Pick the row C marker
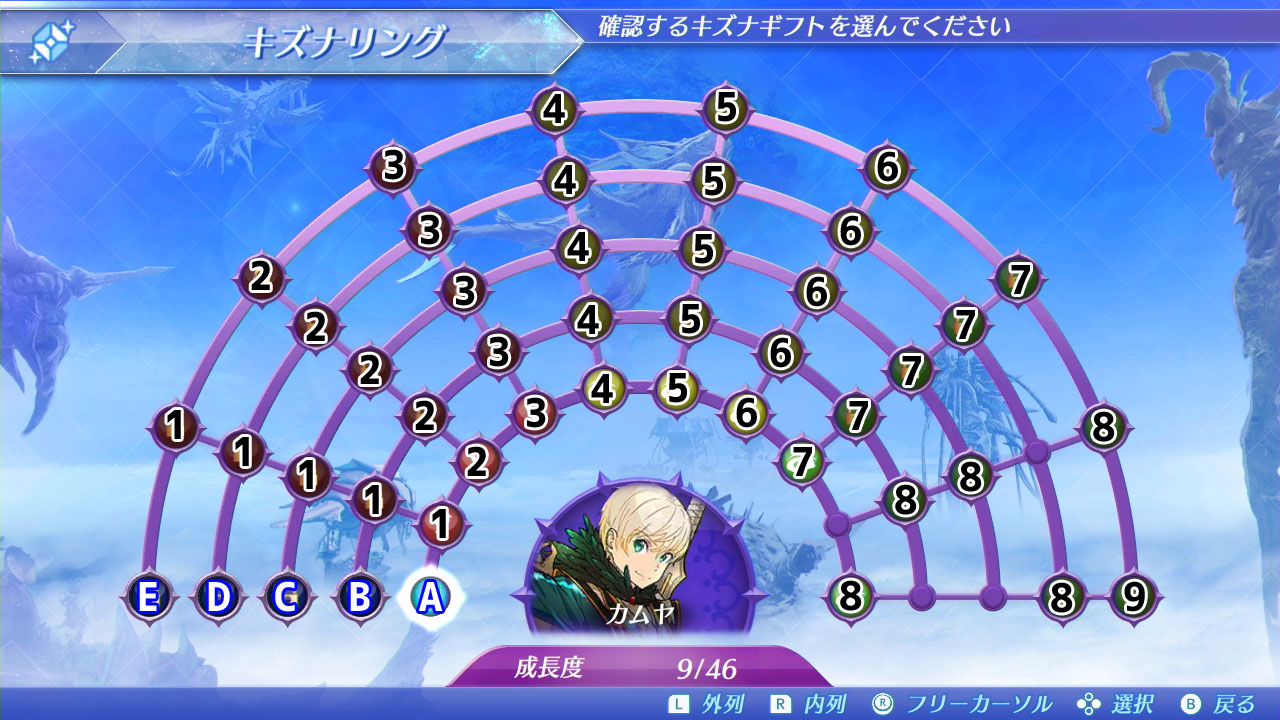The width and height of the screenshot is (1280, 720). point(286,597)
